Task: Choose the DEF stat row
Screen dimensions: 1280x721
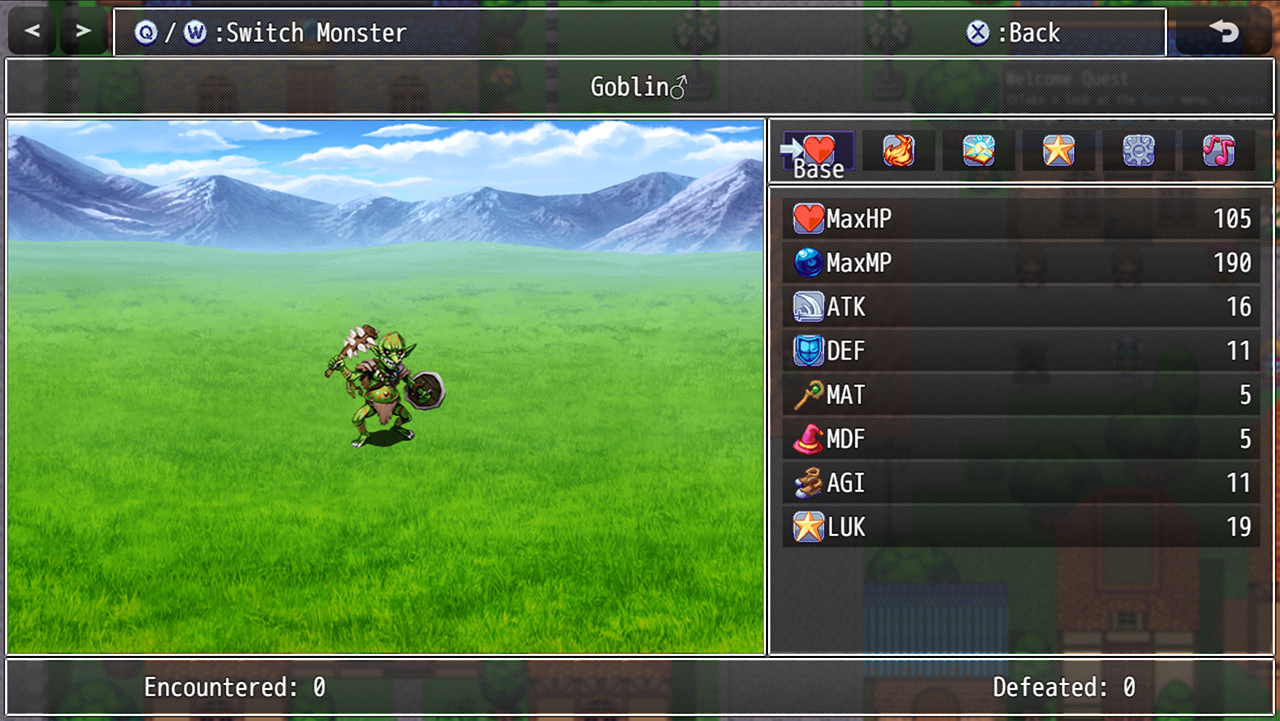Action: click(1020, 351)
